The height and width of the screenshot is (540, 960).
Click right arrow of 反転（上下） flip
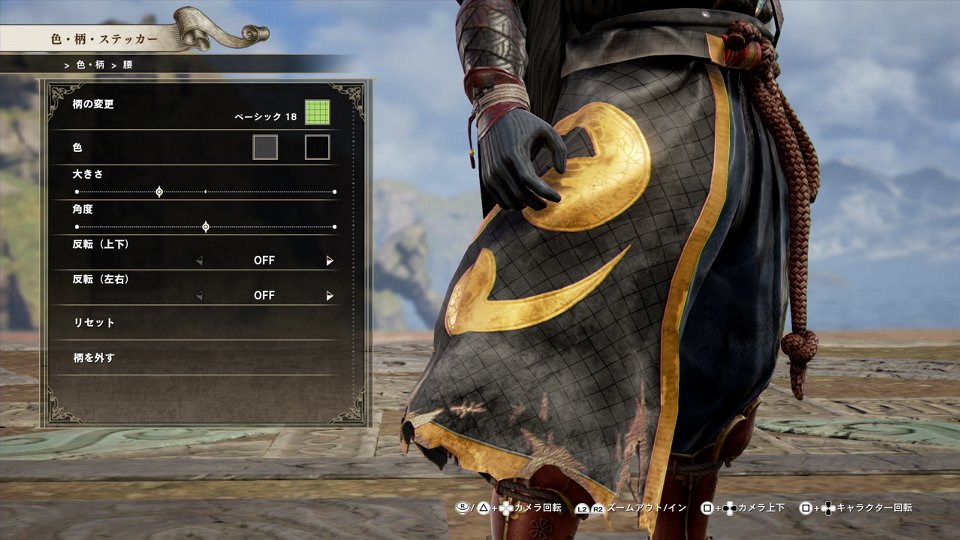click(x=329, y=261)
